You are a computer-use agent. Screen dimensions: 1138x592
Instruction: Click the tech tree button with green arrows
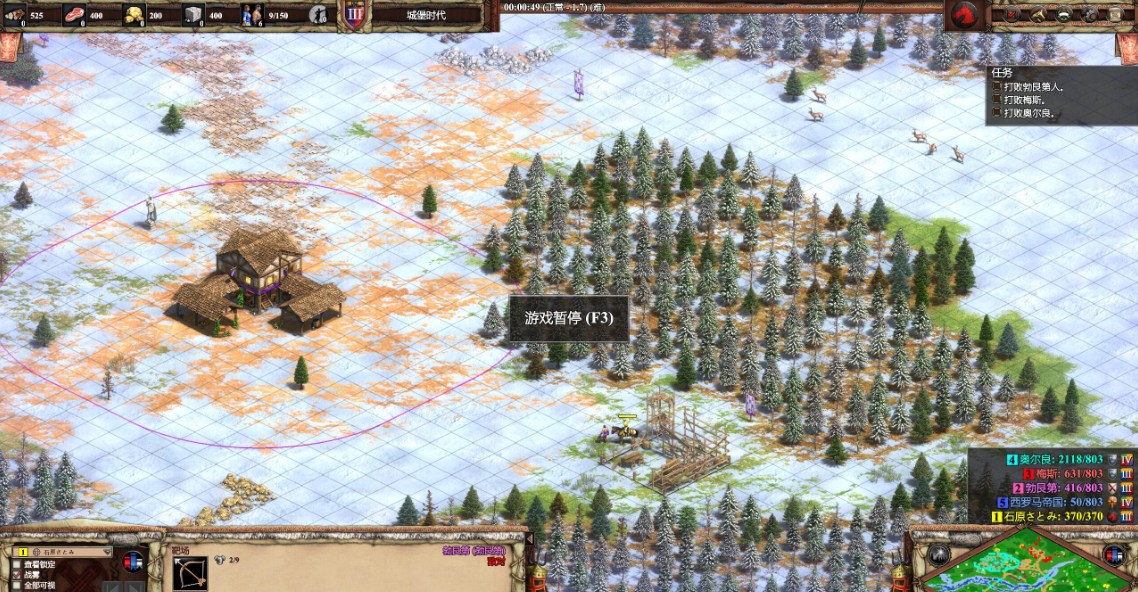(1062, 14)
